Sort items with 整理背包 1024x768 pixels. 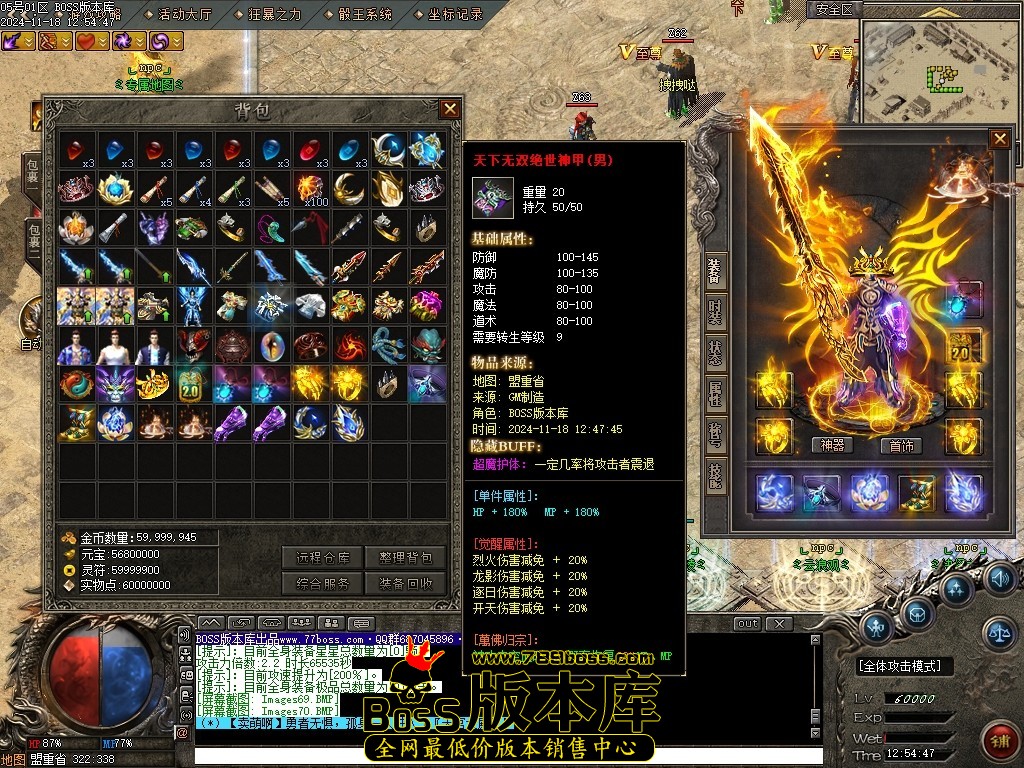click(x=406, y=558)
